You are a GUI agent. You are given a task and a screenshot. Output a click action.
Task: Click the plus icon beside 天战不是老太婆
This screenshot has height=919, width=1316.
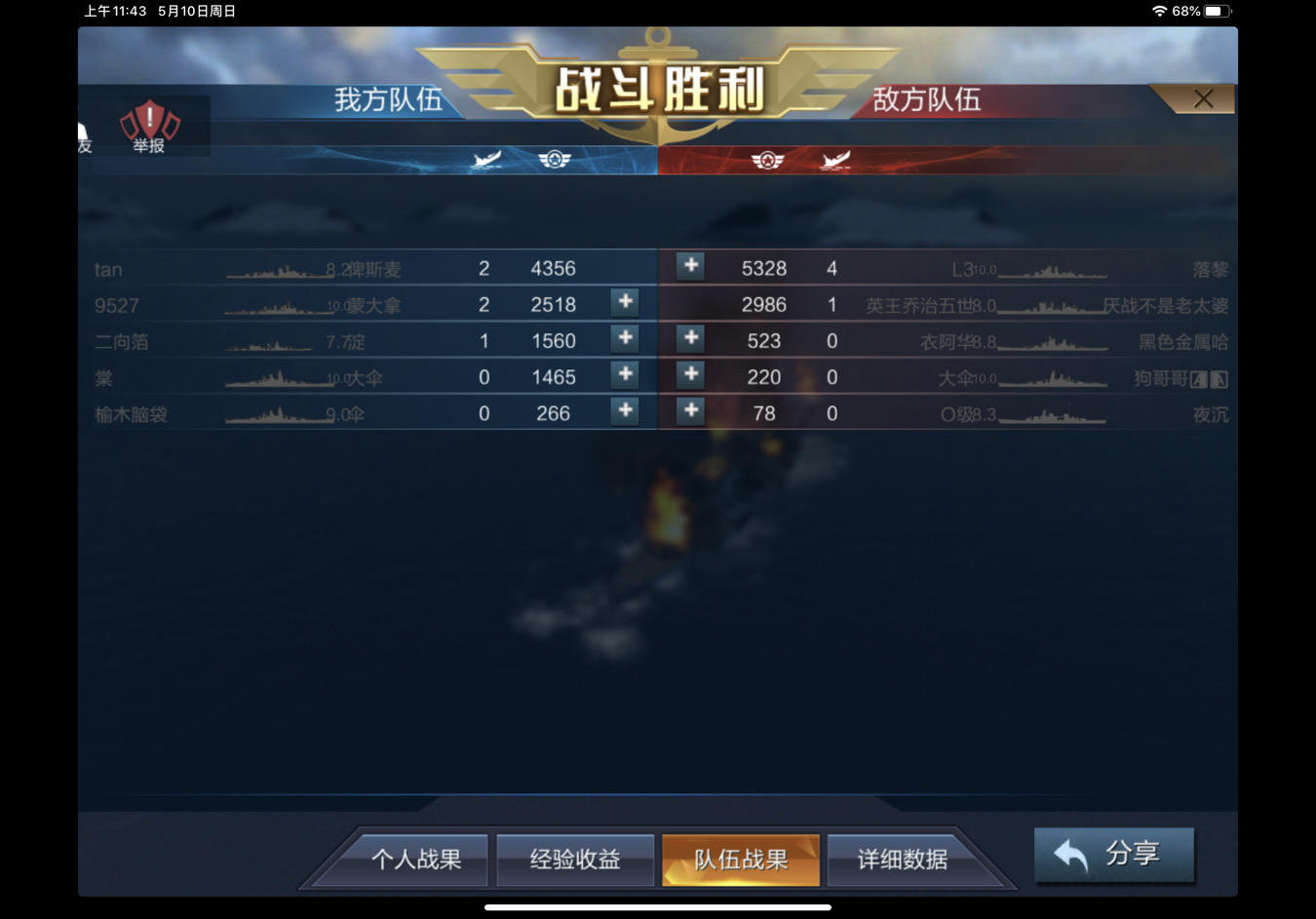[689, 303]
